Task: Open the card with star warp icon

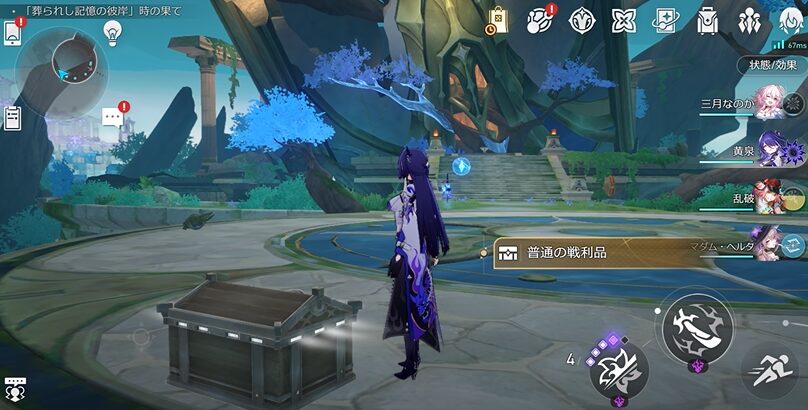Action: point(666,20)
